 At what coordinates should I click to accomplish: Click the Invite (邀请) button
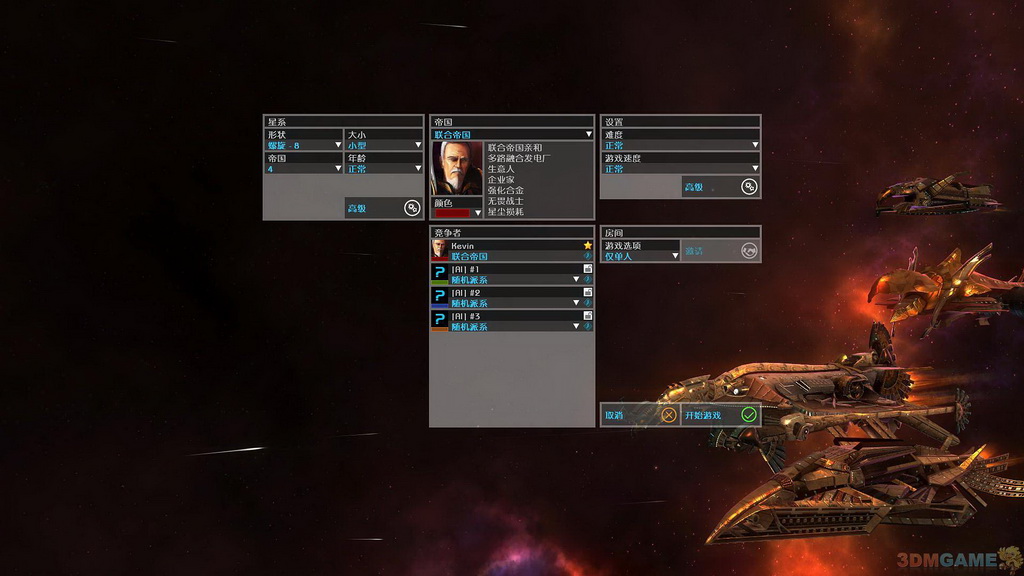point(720,251)
